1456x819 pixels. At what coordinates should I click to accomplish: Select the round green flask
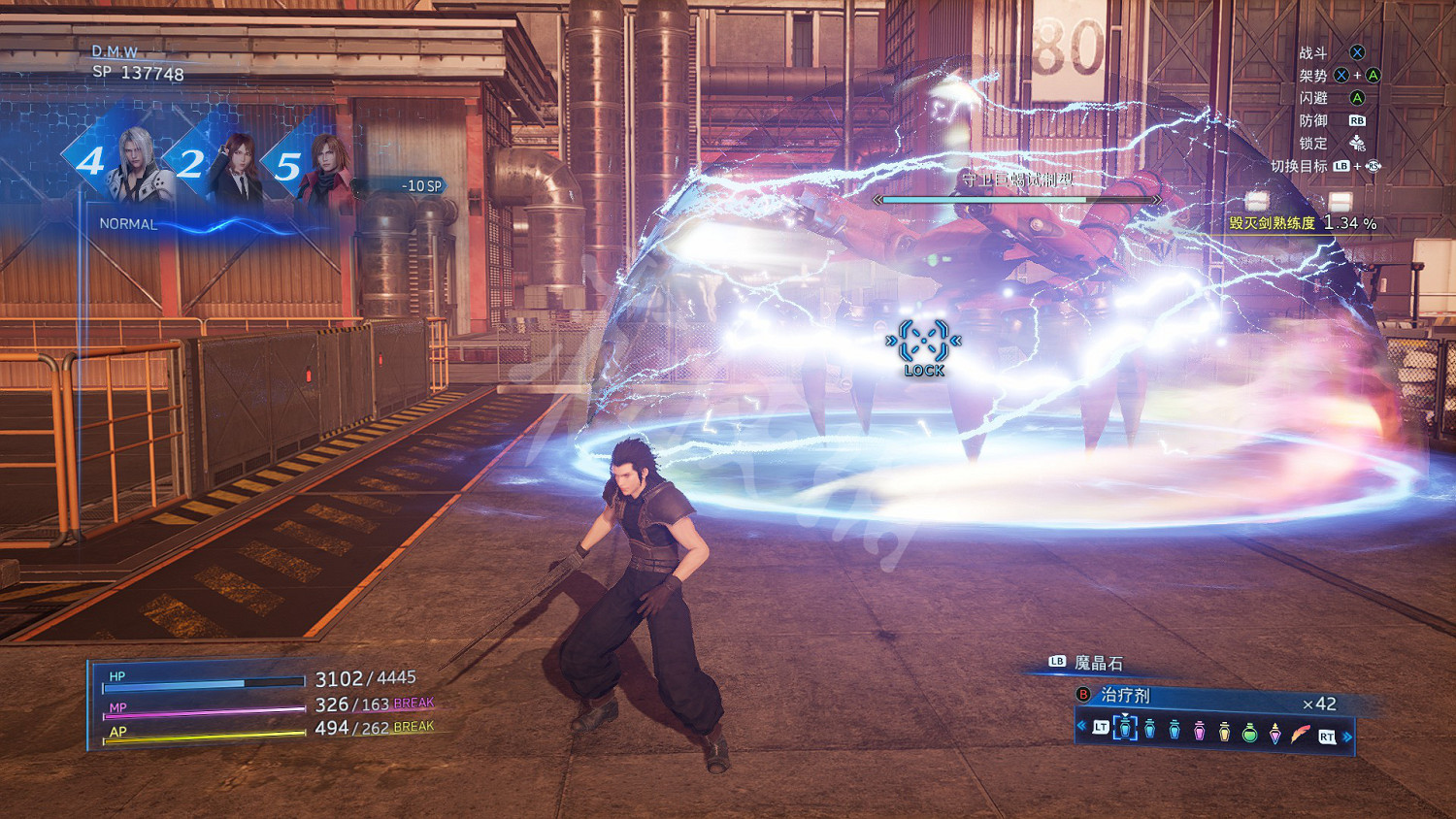[1250, 732]
